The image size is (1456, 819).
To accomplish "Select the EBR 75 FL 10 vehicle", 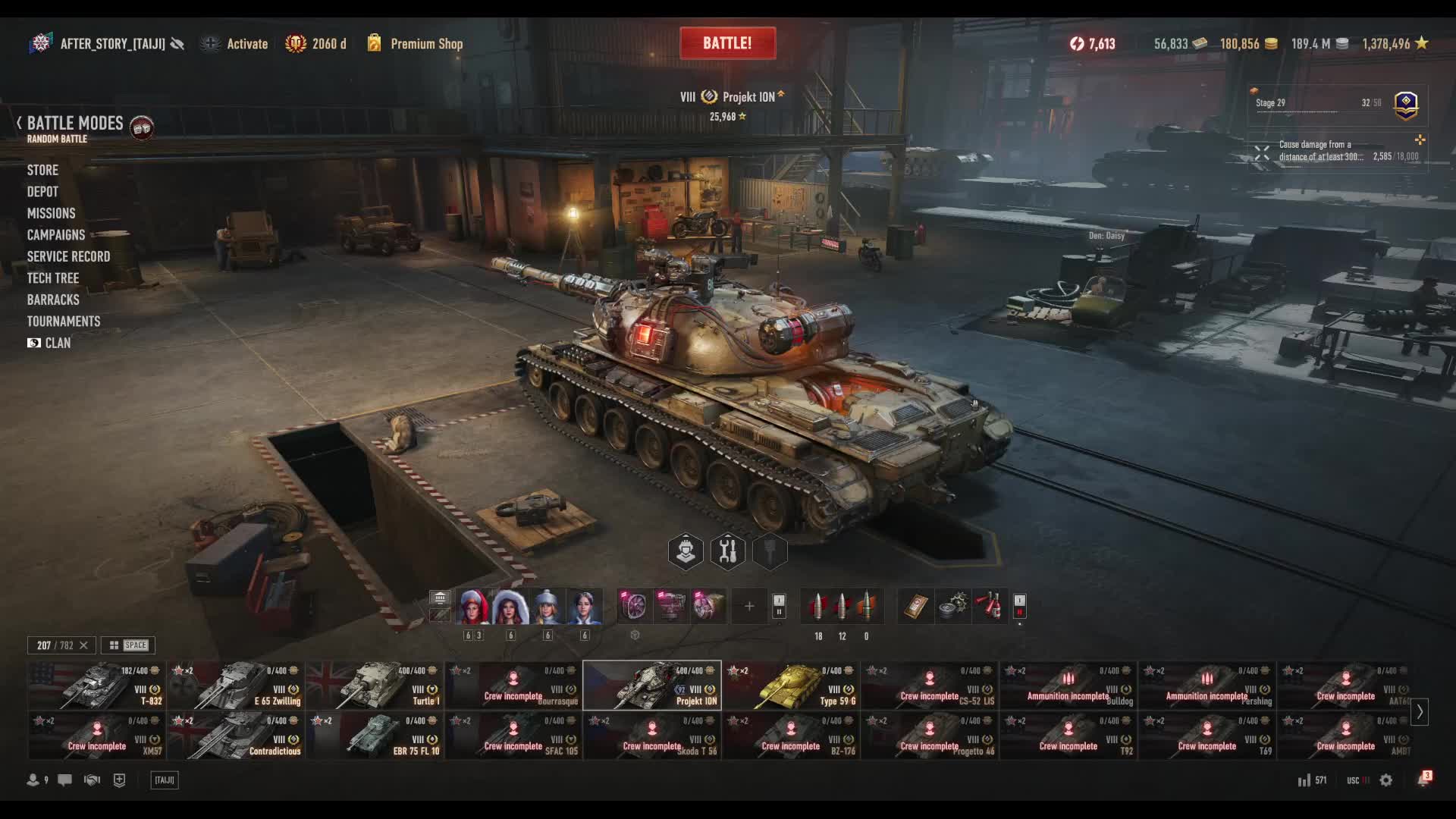I will (374, 735).
